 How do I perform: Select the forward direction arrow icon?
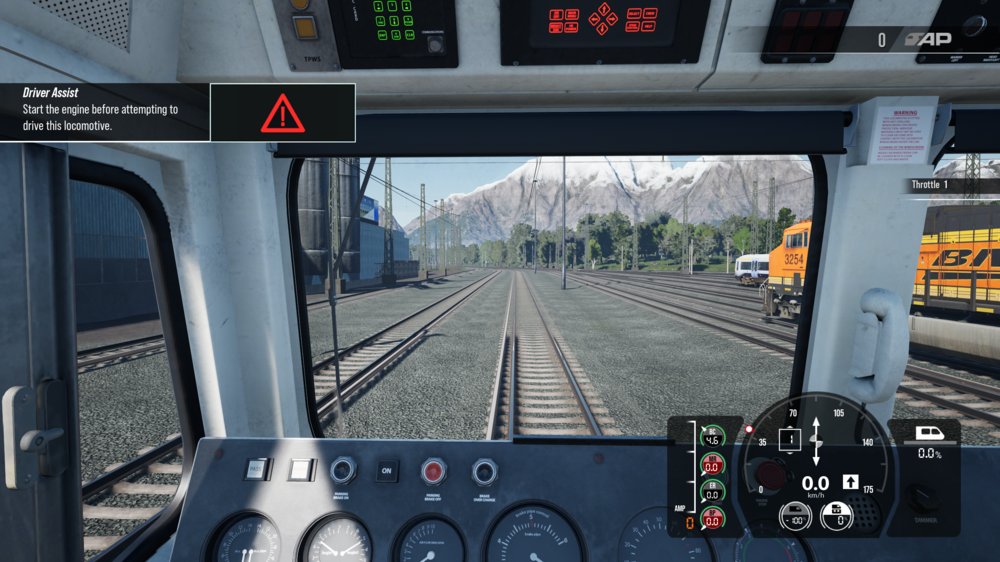pos(850,482)
